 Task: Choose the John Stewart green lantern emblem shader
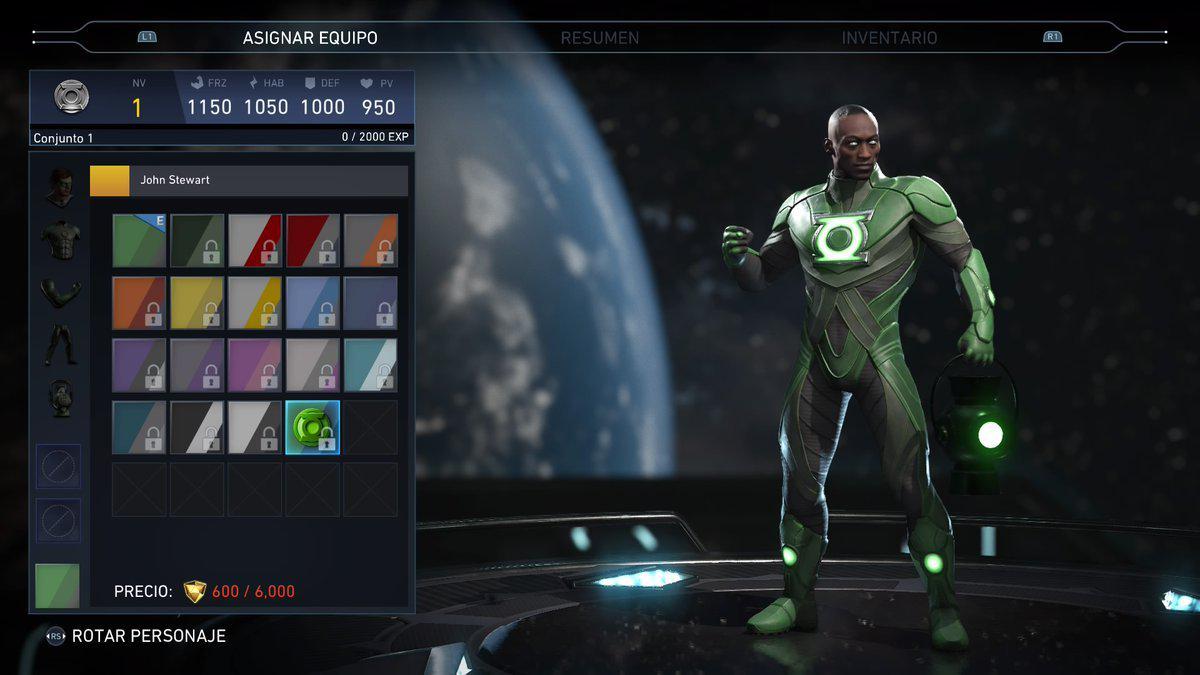click(313, 427)
